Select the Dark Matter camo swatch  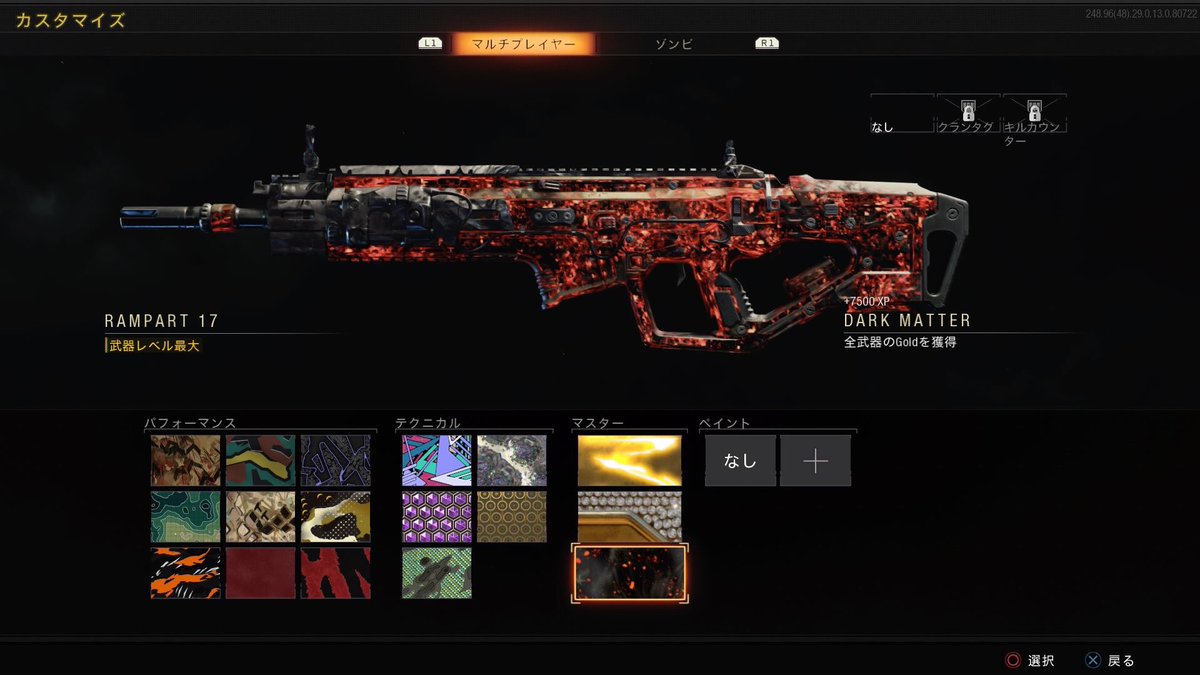point(629,573)
